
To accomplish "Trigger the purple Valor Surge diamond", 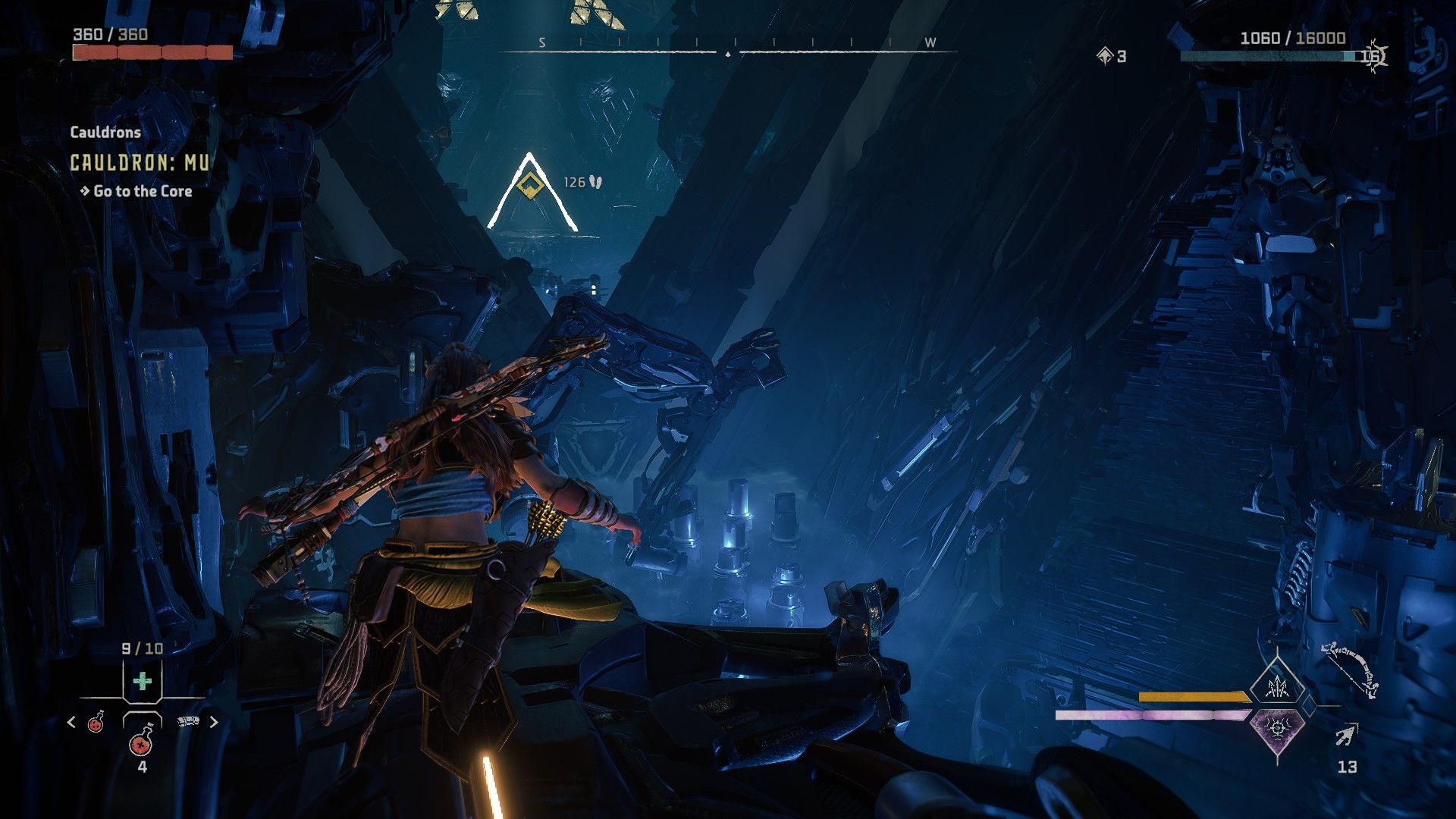I will (x=1279, y=729).
